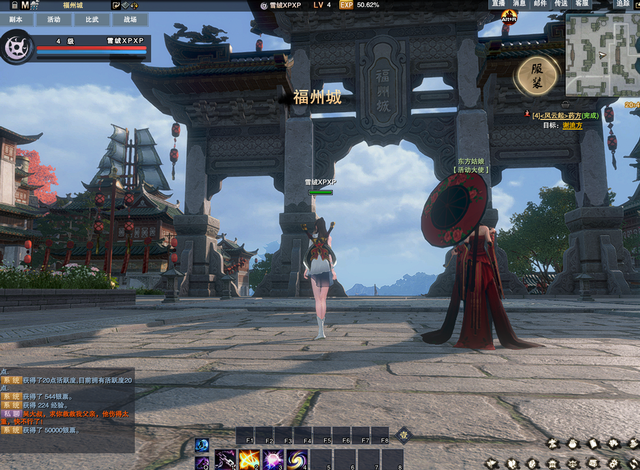
Task: Open the 直播 livestream button
Action: pyautogui.click(x=498, y=4)
